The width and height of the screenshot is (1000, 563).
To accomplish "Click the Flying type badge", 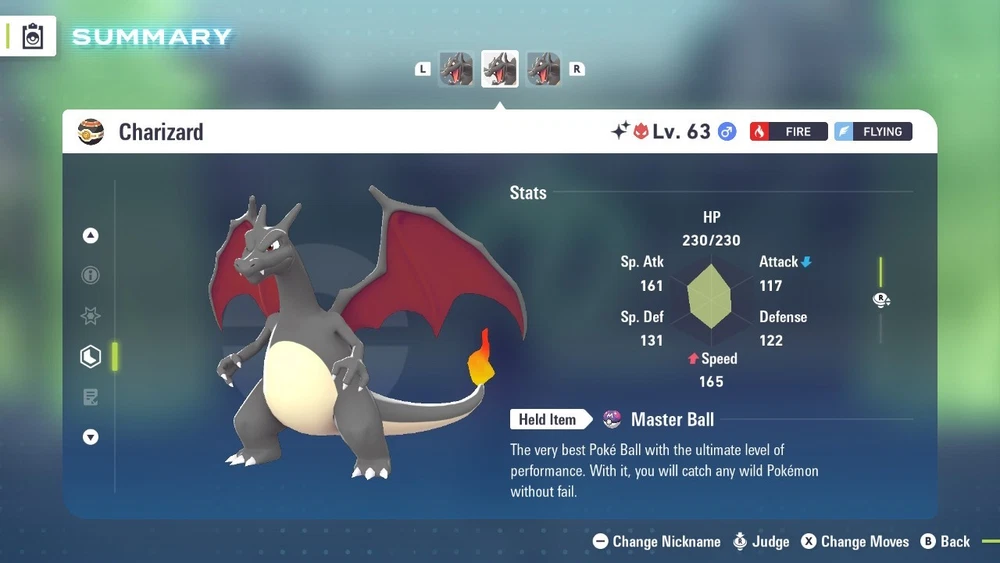I will (873, 131).
